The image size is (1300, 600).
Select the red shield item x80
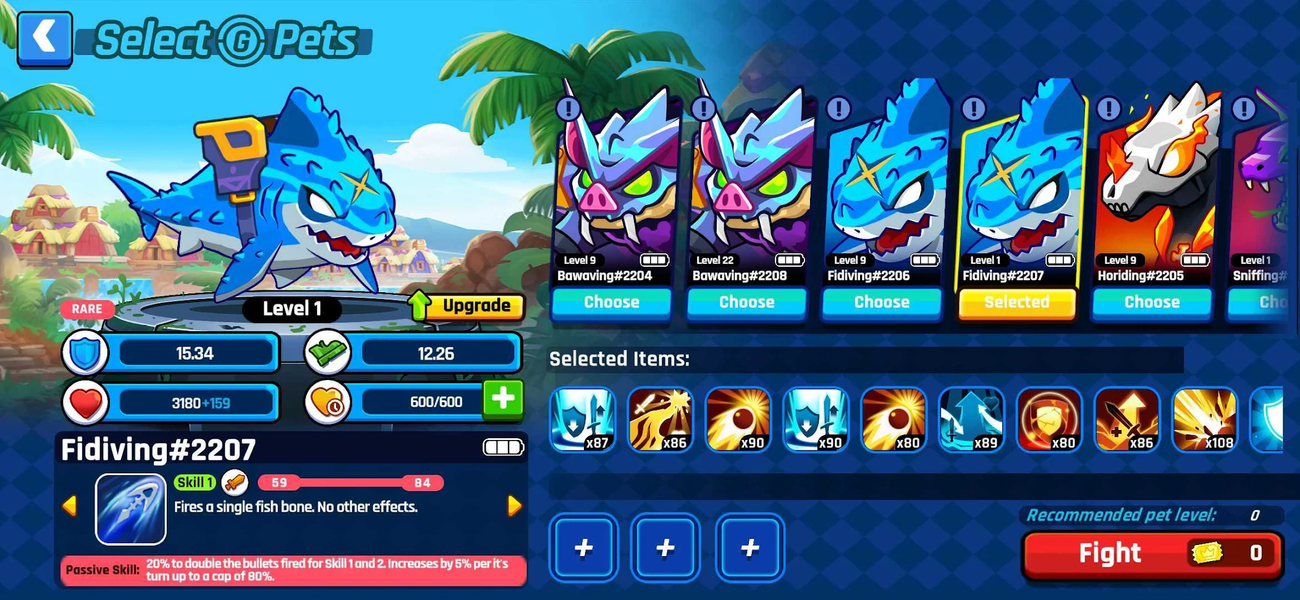point(1049,419)
